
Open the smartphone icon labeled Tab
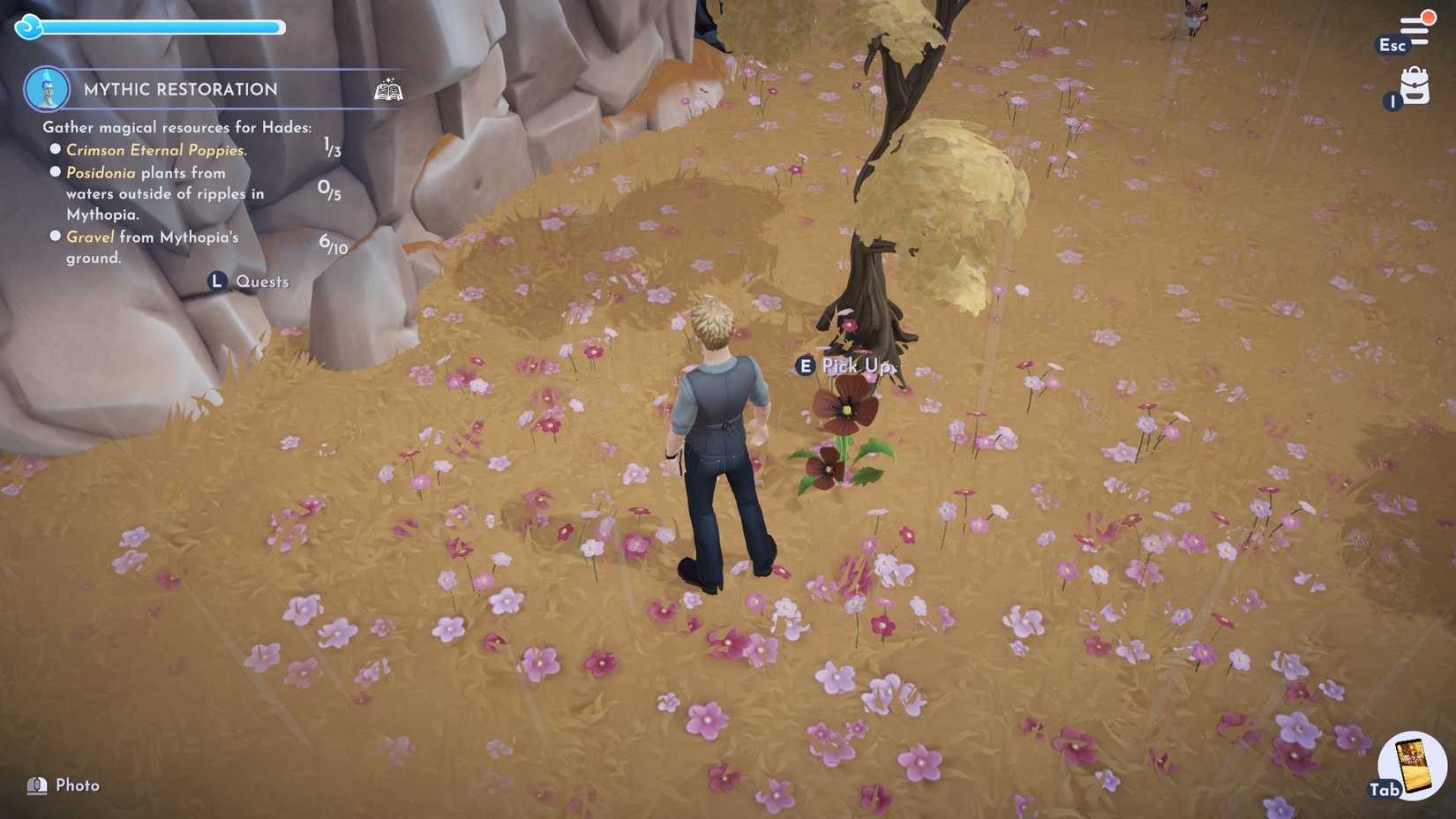(1414, 764)
